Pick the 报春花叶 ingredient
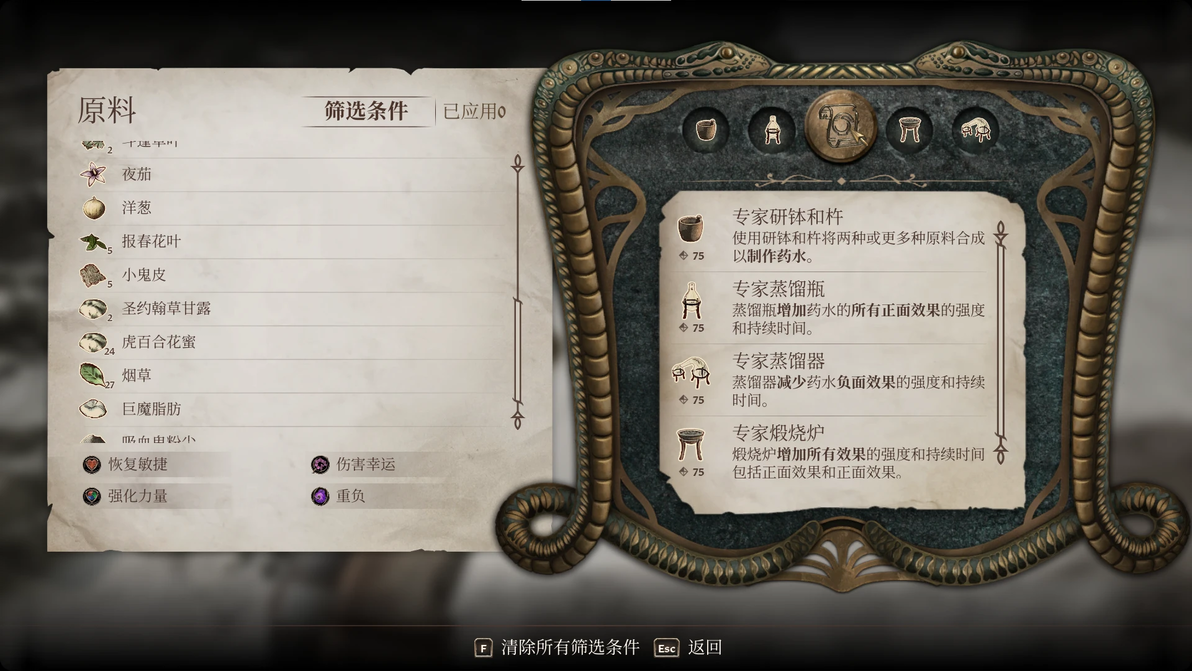1192x671 pixels. (x=151, y=241)
